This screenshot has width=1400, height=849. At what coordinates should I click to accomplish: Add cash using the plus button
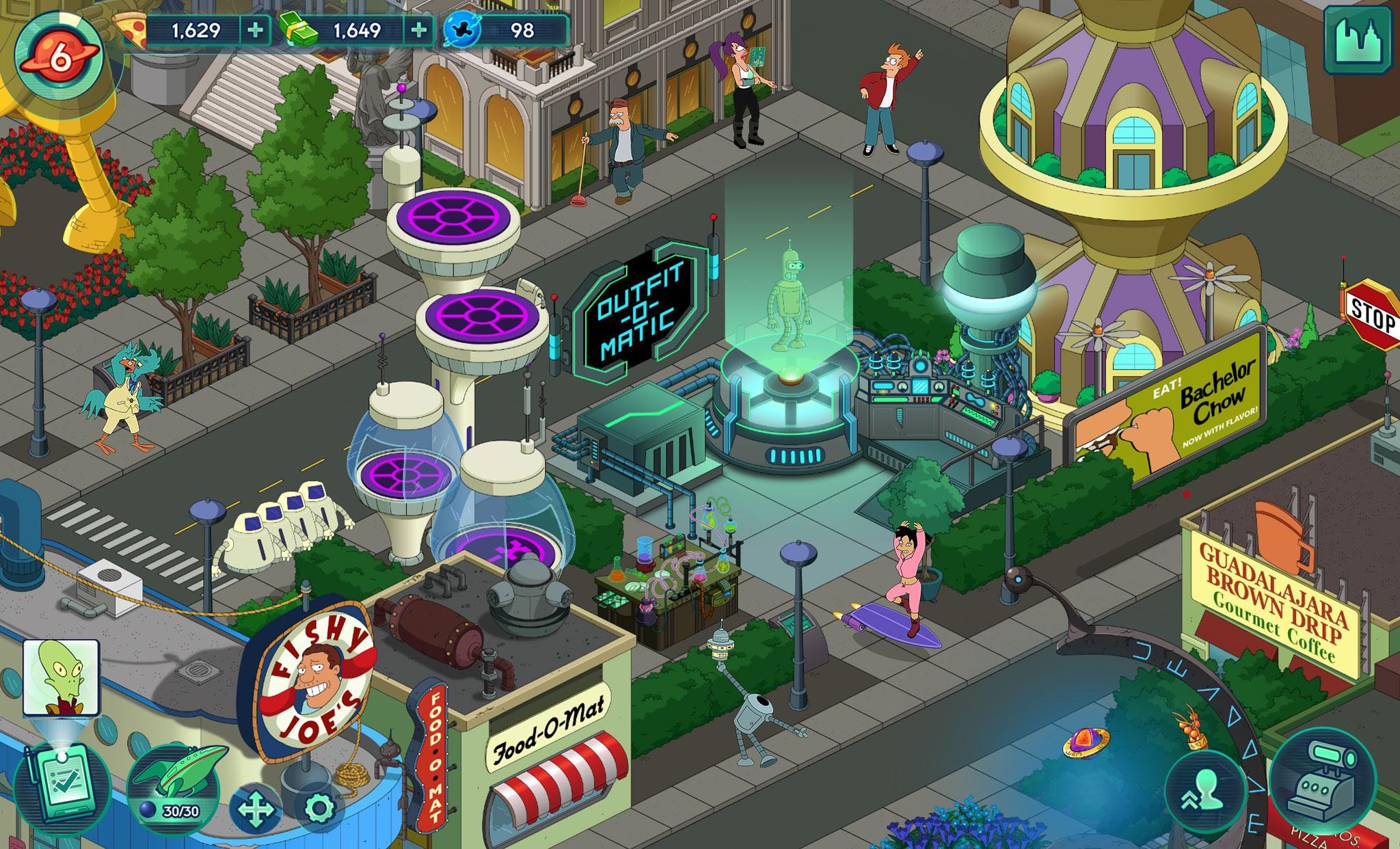point(418,29)
